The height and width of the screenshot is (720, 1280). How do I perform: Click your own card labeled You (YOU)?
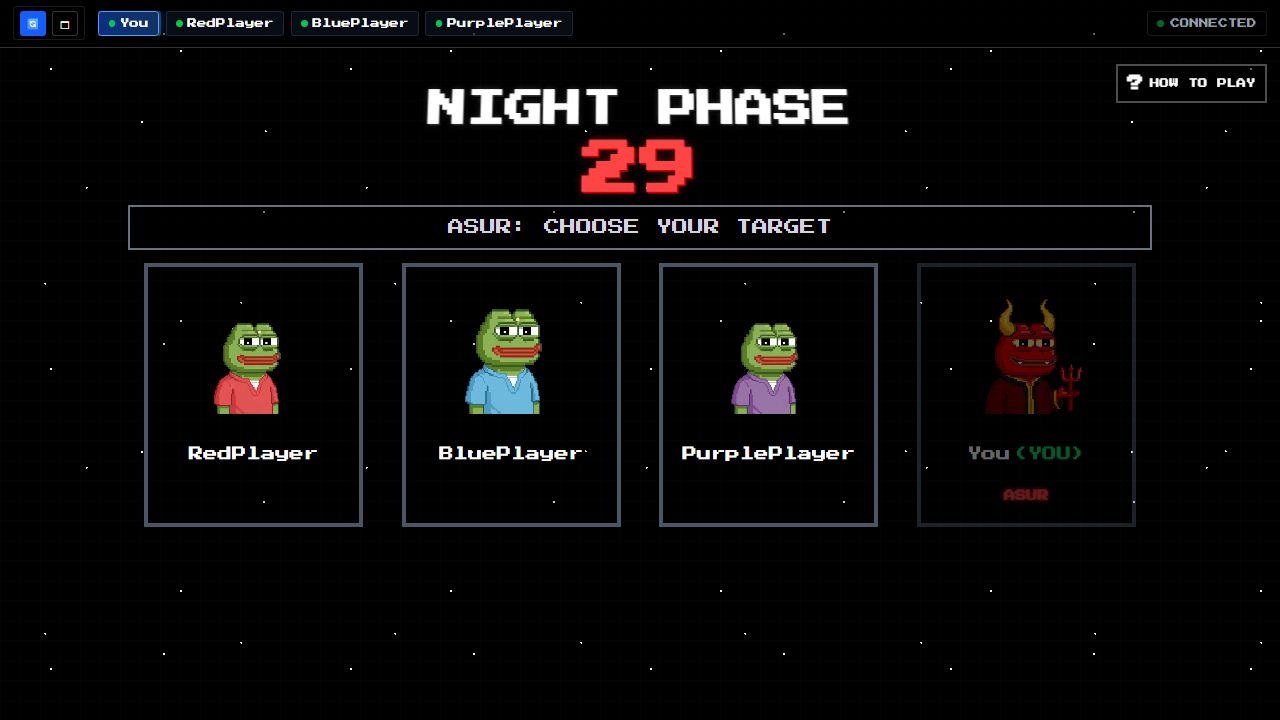point(1026,452)
